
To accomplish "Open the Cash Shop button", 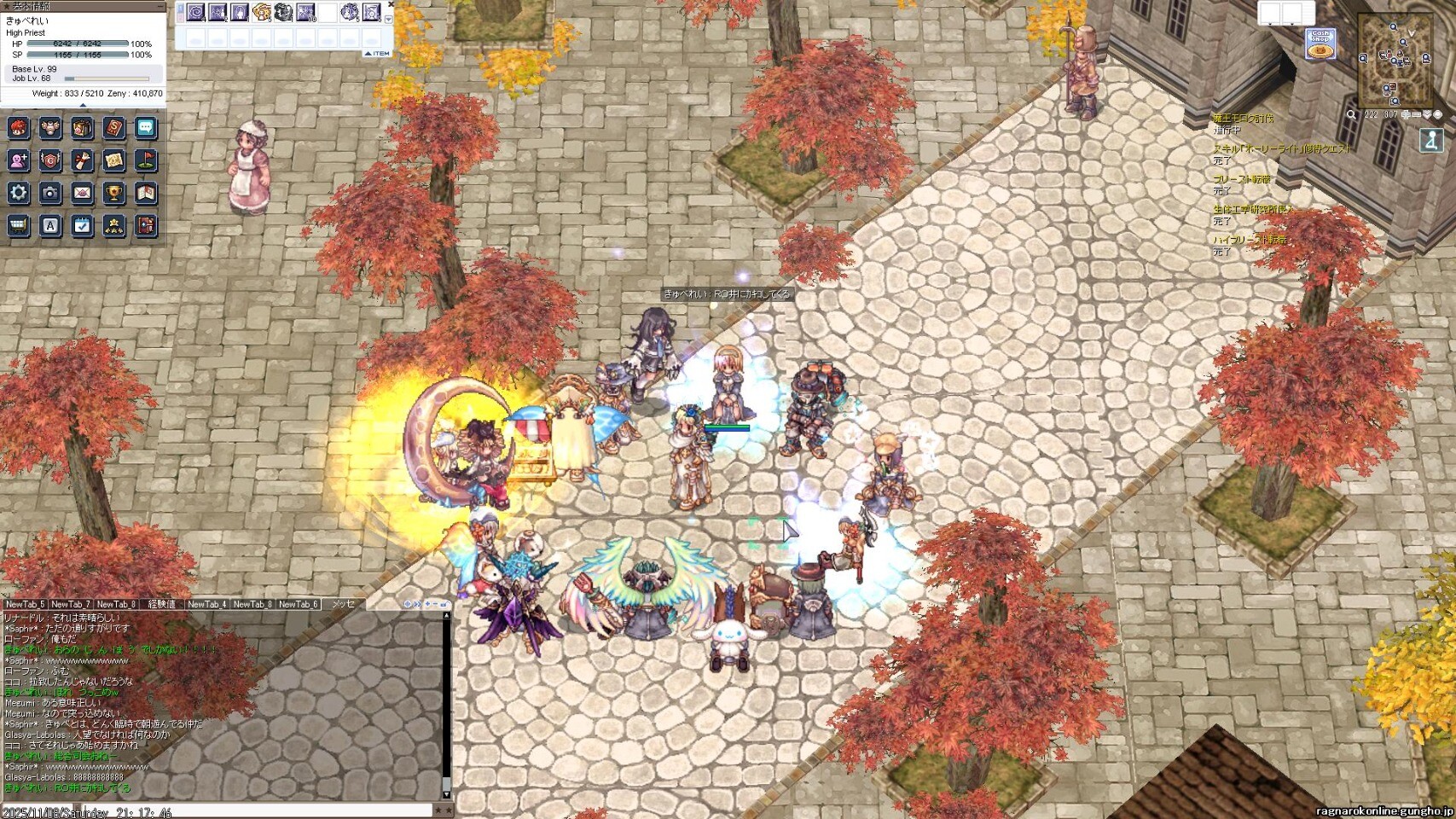I will [x=1320, y=44].
